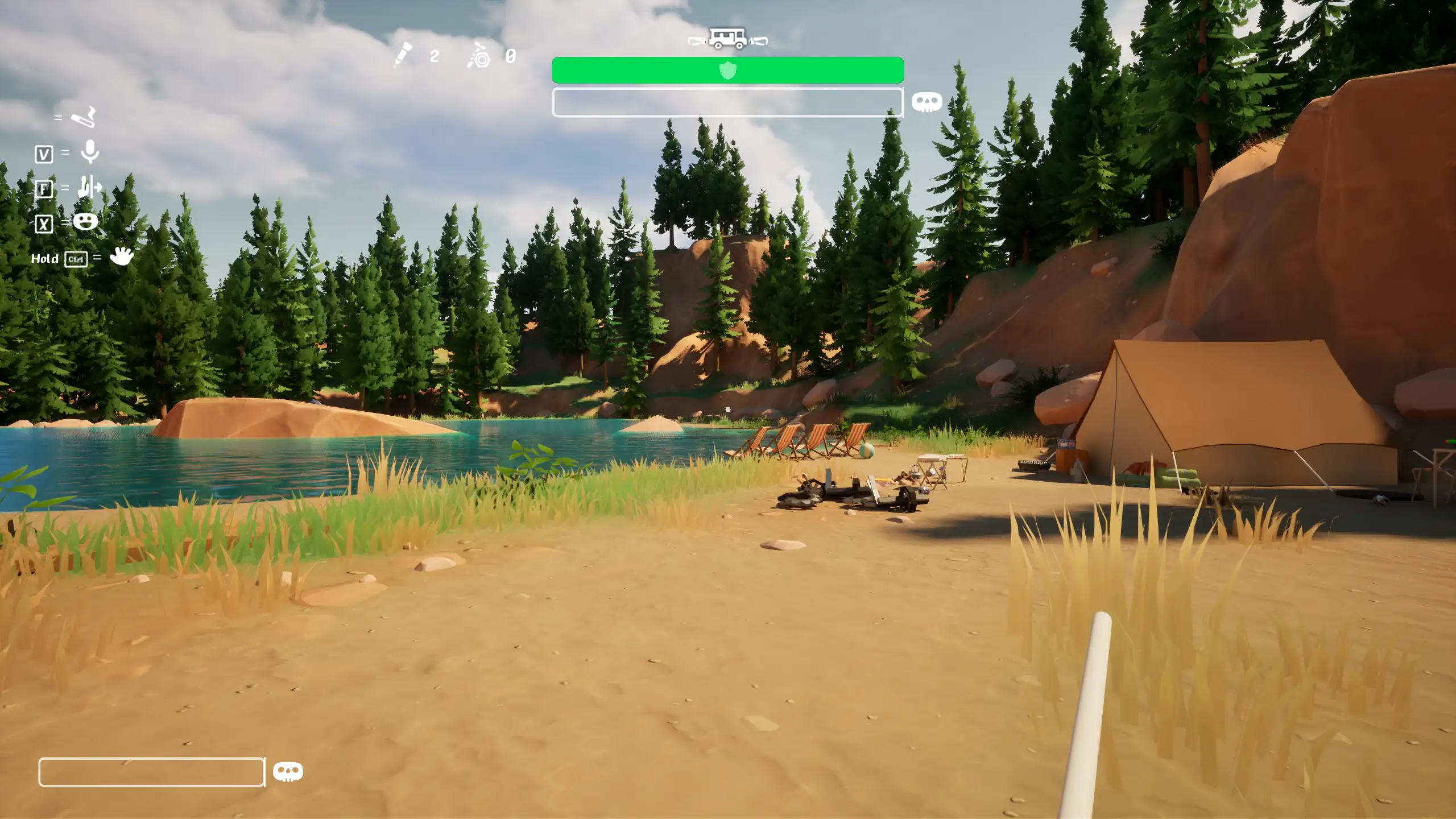Activate the waving hand icon

[121, 256]
